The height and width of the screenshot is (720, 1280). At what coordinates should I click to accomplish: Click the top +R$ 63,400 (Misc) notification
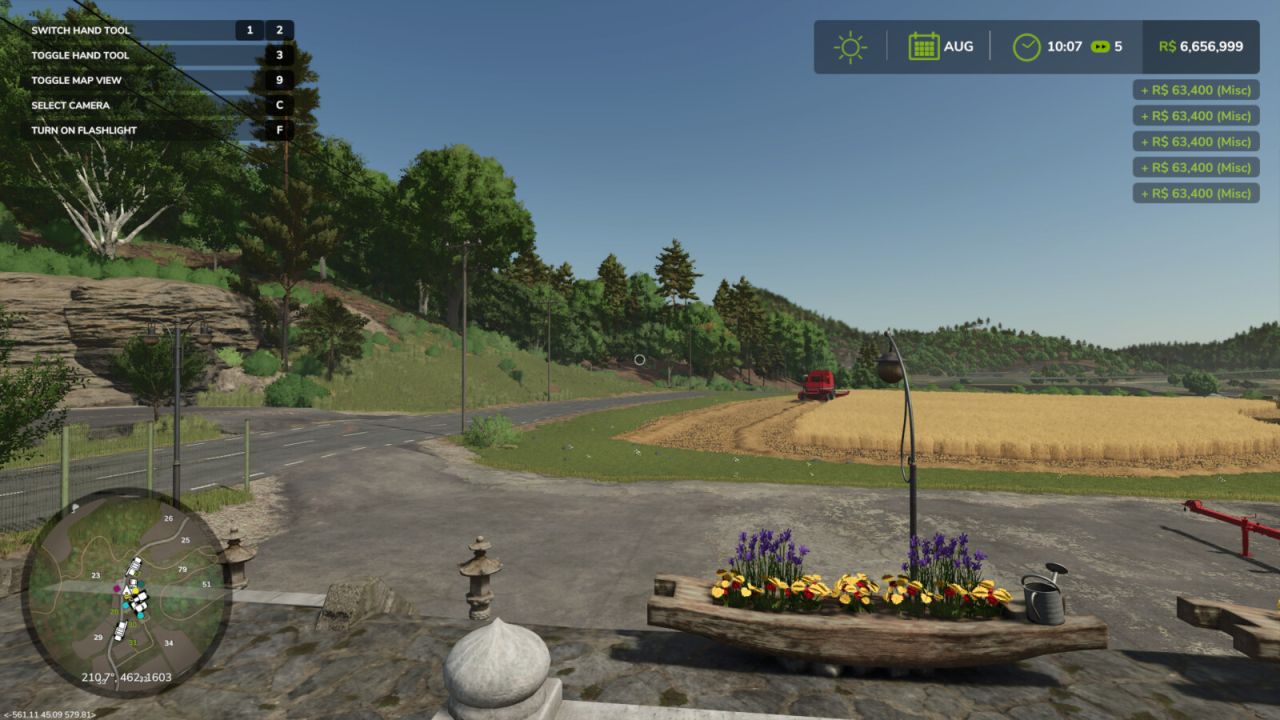pos(1195,89)
